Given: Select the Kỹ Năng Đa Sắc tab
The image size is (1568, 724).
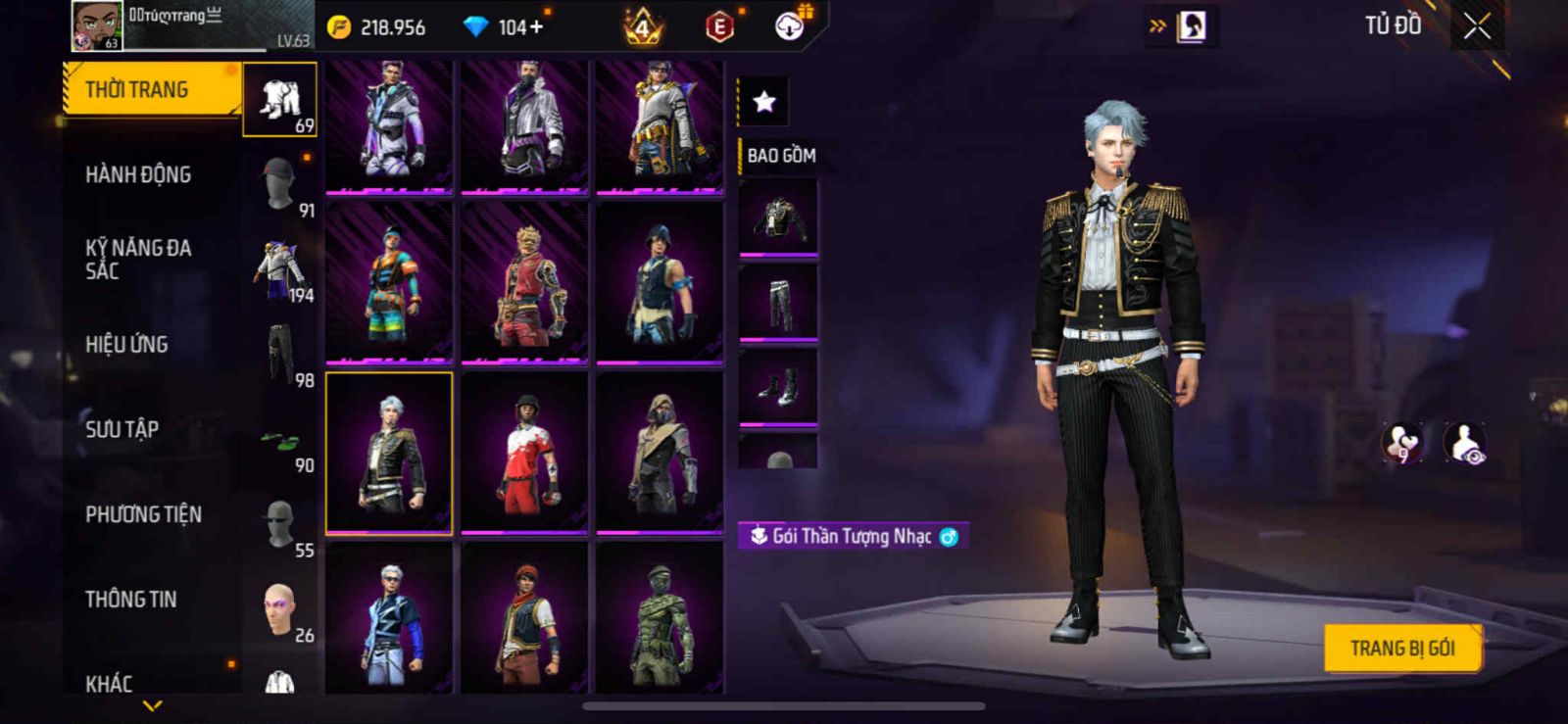Looking at the screenshot, I should [138, 260].
